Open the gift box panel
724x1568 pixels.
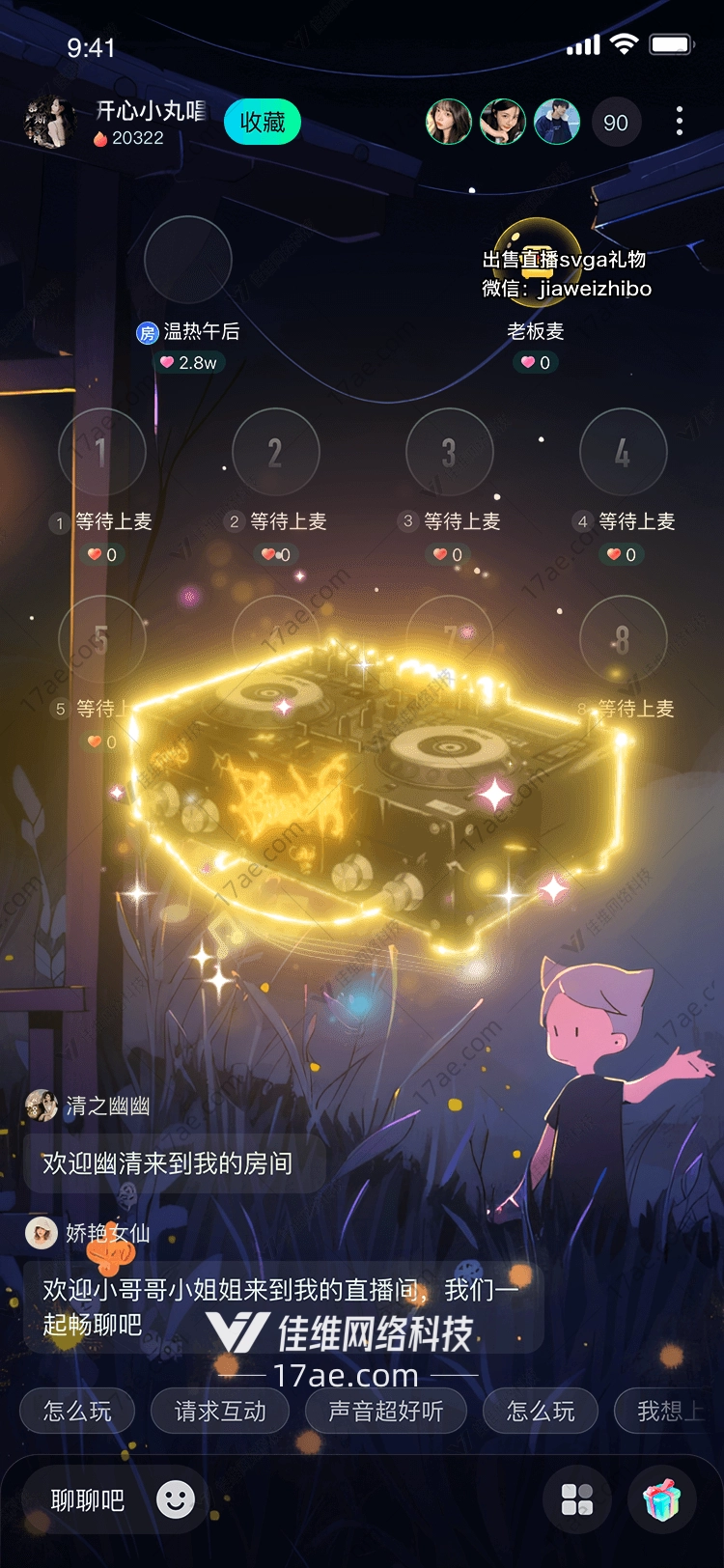click(x=662, y=1500)
